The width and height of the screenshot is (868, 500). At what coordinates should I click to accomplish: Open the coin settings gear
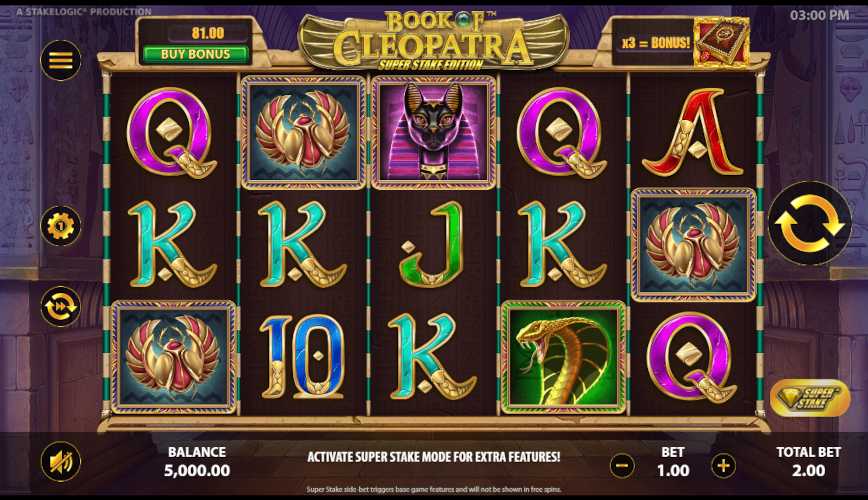tap(60, 226)
